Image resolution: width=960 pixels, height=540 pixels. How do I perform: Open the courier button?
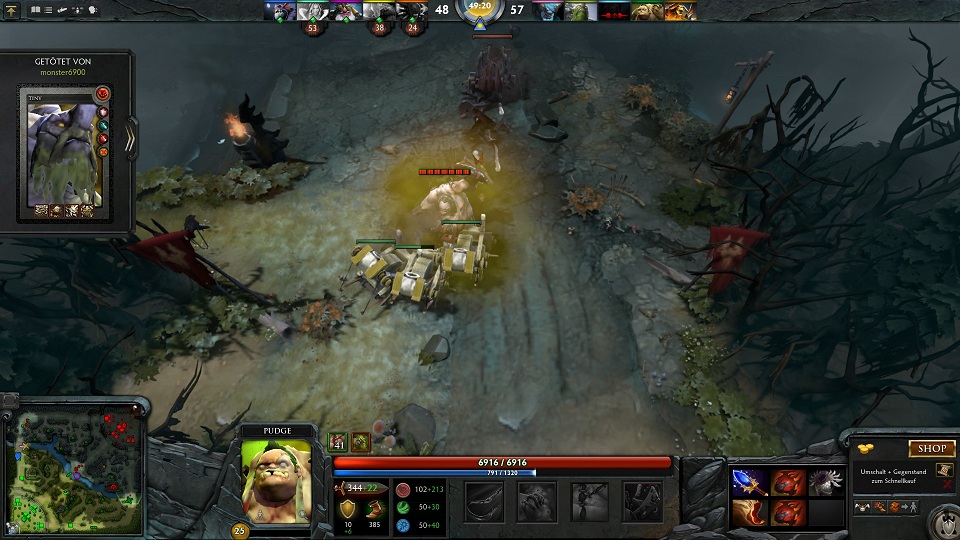coord(941,520)
